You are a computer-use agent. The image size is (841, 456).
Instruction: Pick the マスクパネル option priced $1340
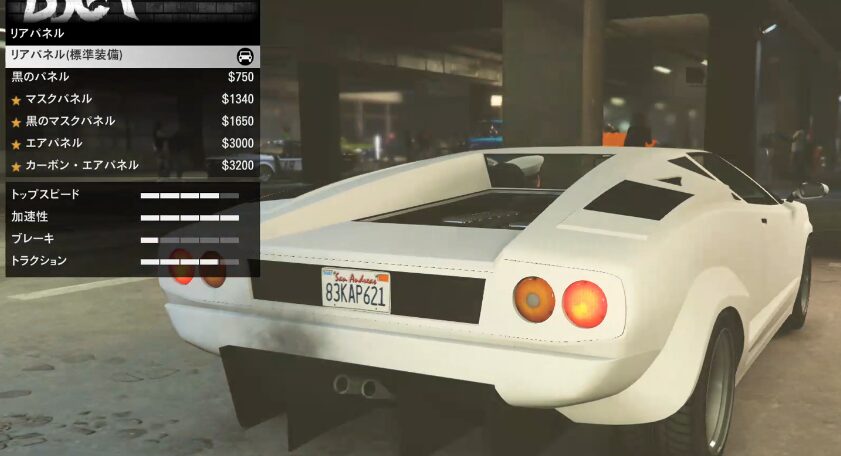pos(130,99)
